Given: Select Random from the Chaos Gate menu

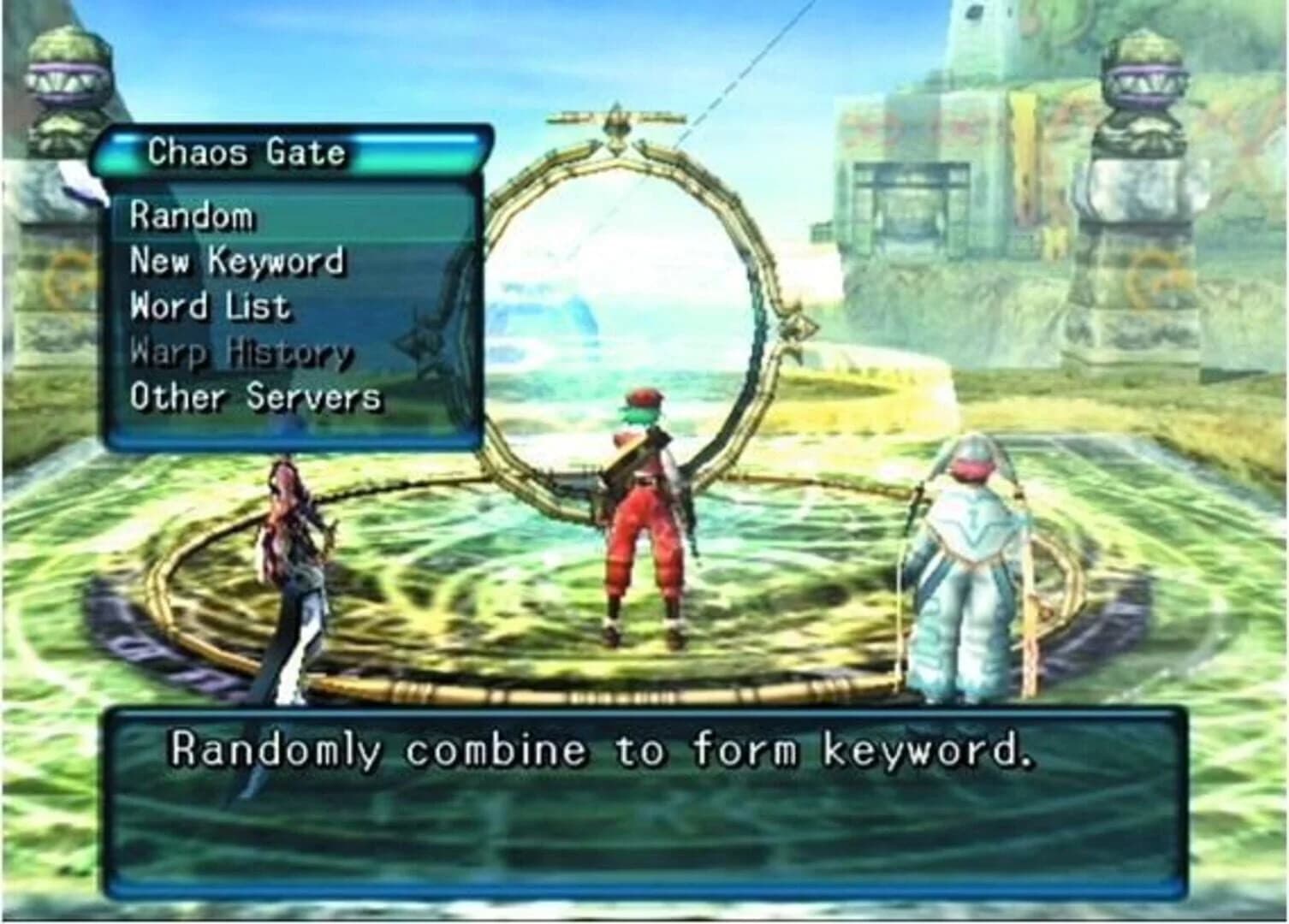Looking at the screenshot, I should [x=190, y=216].
